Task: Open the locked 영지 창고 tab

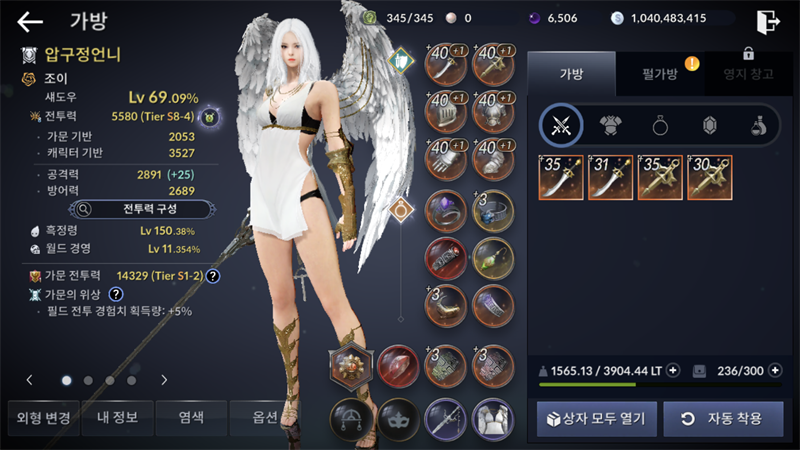Action: (747, 73)
